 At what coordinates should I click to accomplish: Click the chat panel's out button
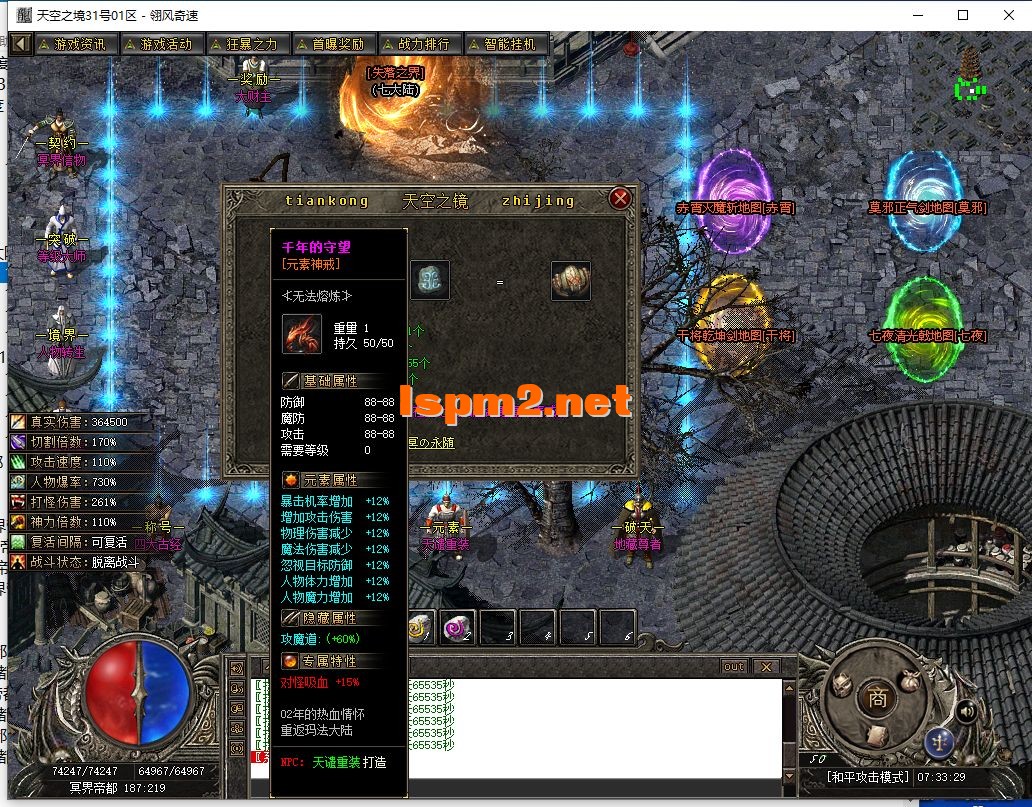point(734,667)
